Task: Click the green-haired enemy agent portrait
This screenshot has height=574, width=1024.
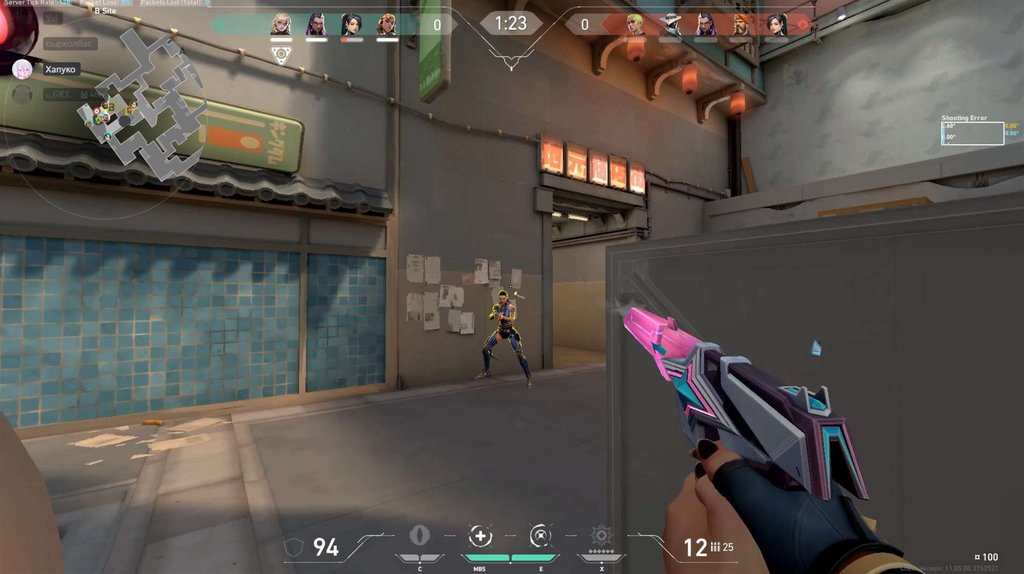Action: click(636, 24)
